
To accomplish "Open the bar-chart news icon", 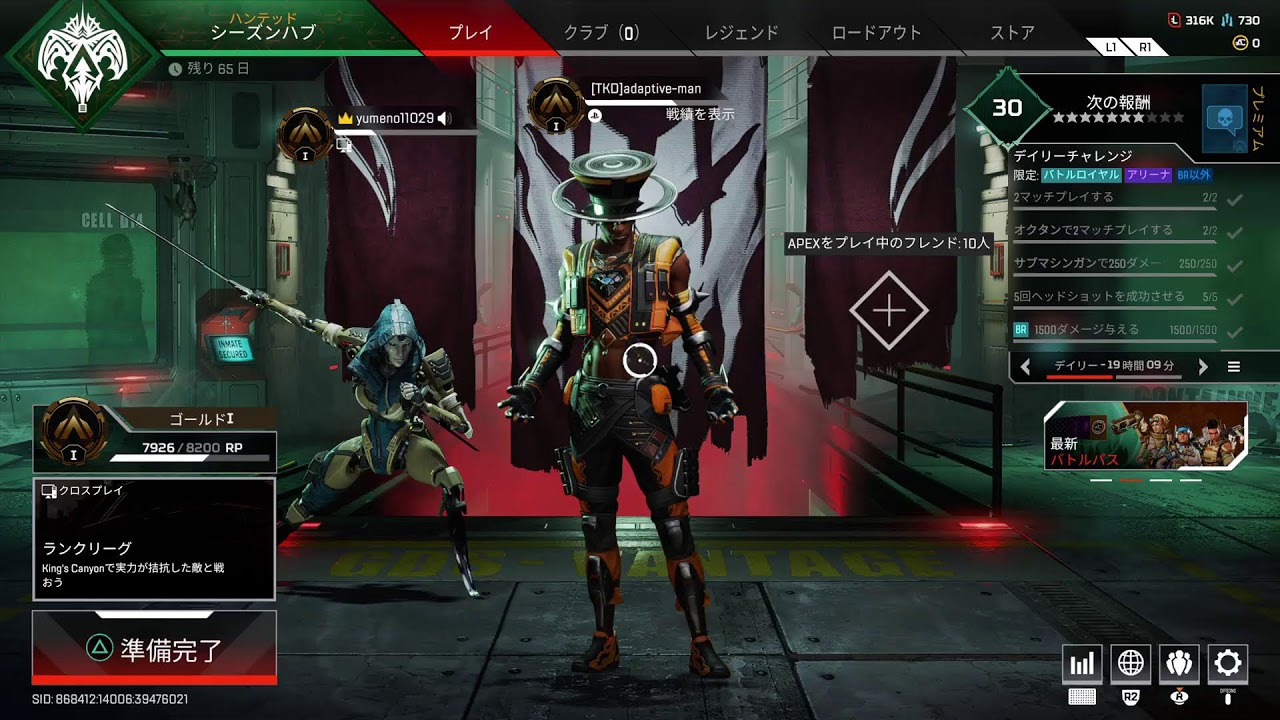I will tap(1083, 664).
